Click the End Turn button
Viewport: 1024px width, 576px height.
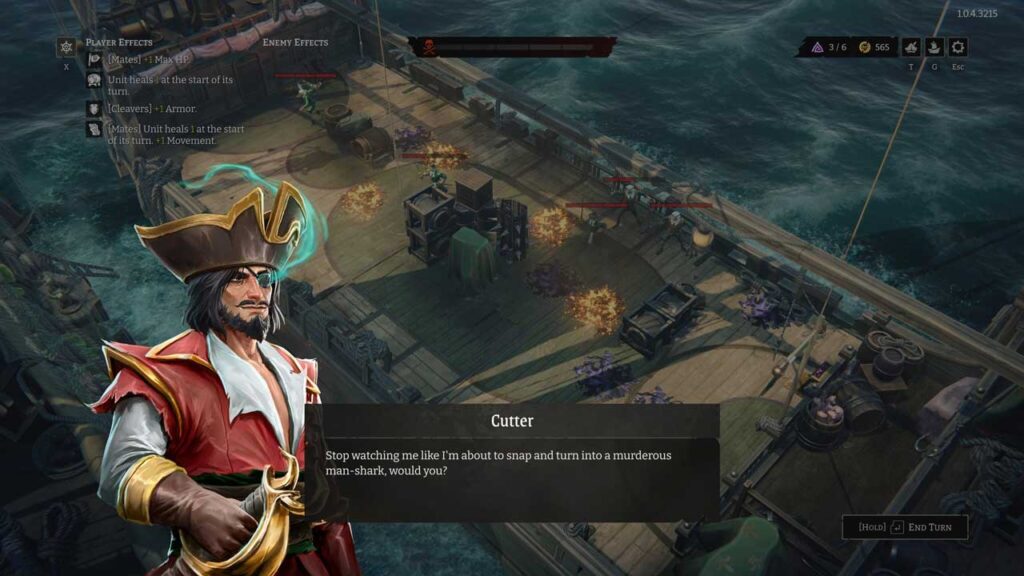[x=905, y=527]
